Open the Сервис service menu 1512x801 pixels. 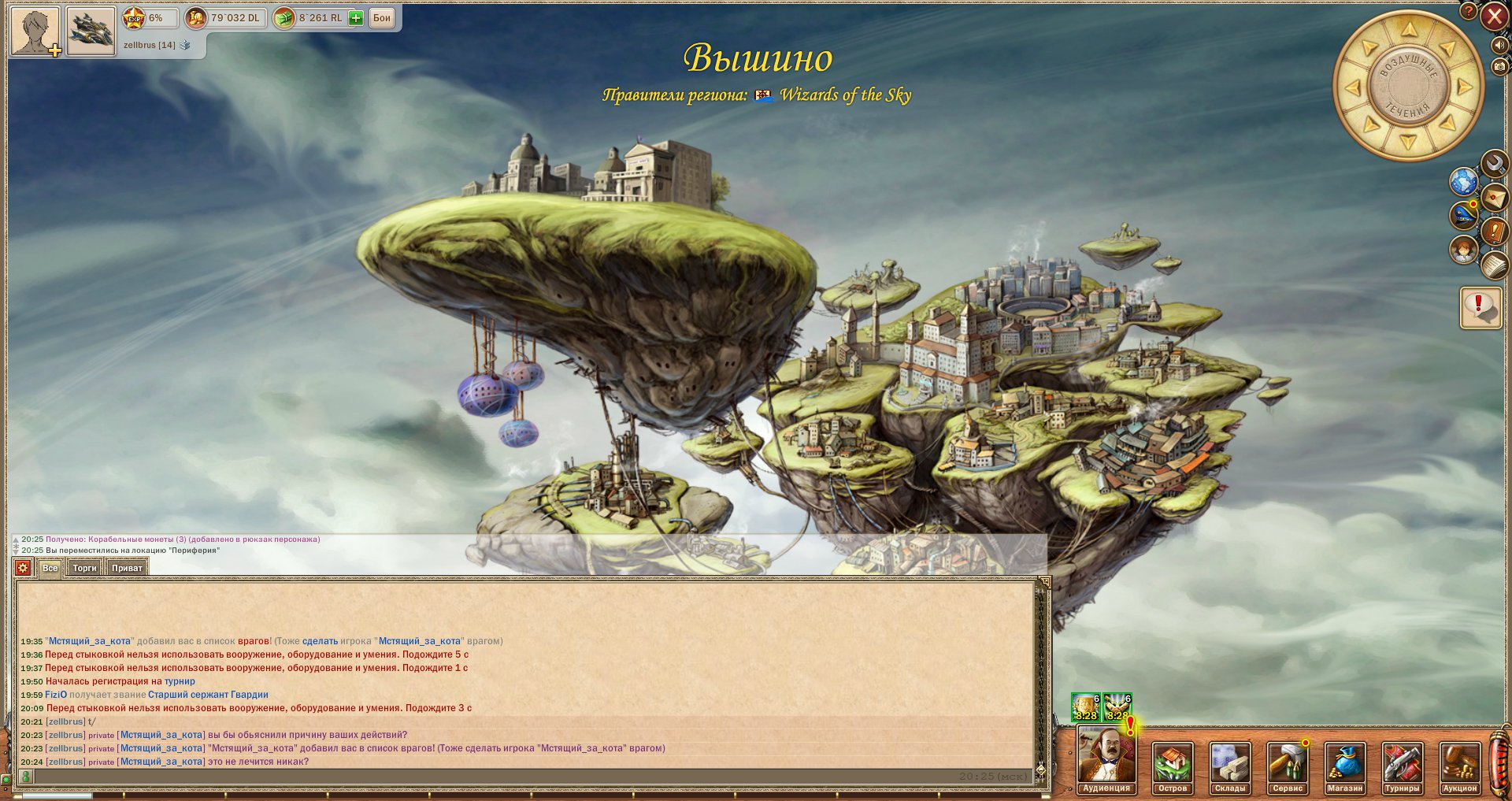pyautogui.click(x=1288, y=767)
